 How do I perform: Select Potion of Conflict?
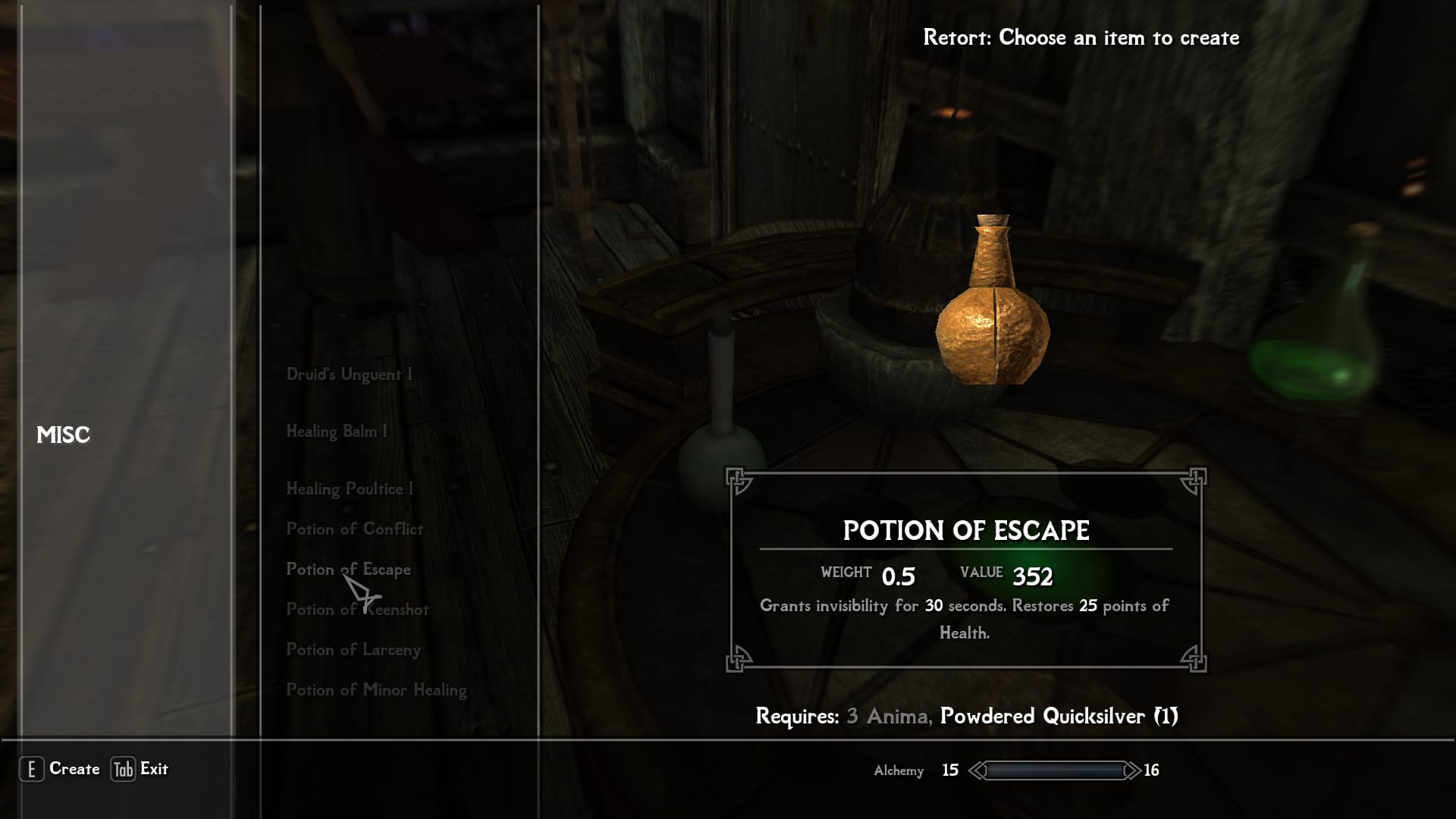354,529
